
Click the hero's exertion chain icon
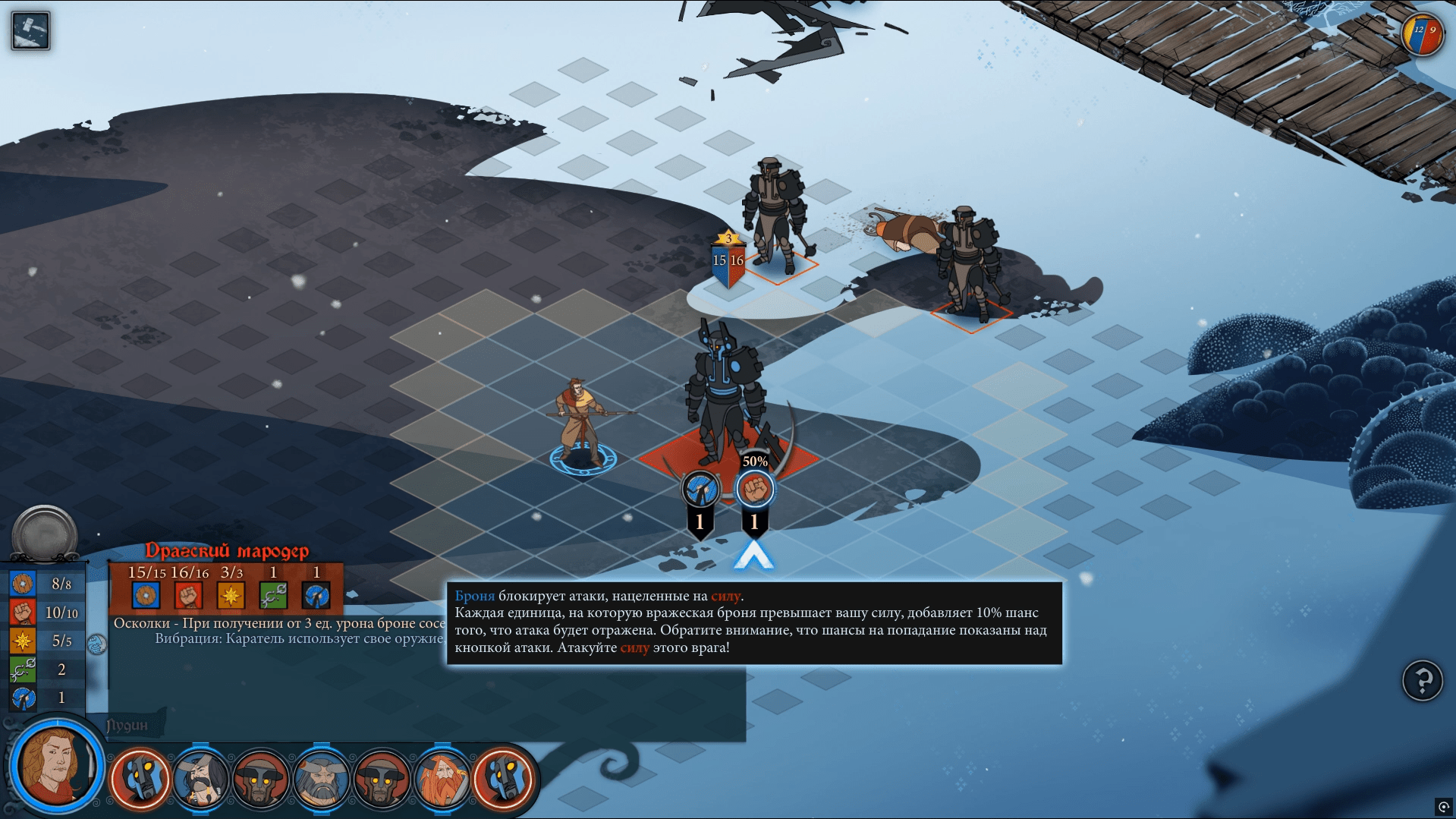[23, 669]
